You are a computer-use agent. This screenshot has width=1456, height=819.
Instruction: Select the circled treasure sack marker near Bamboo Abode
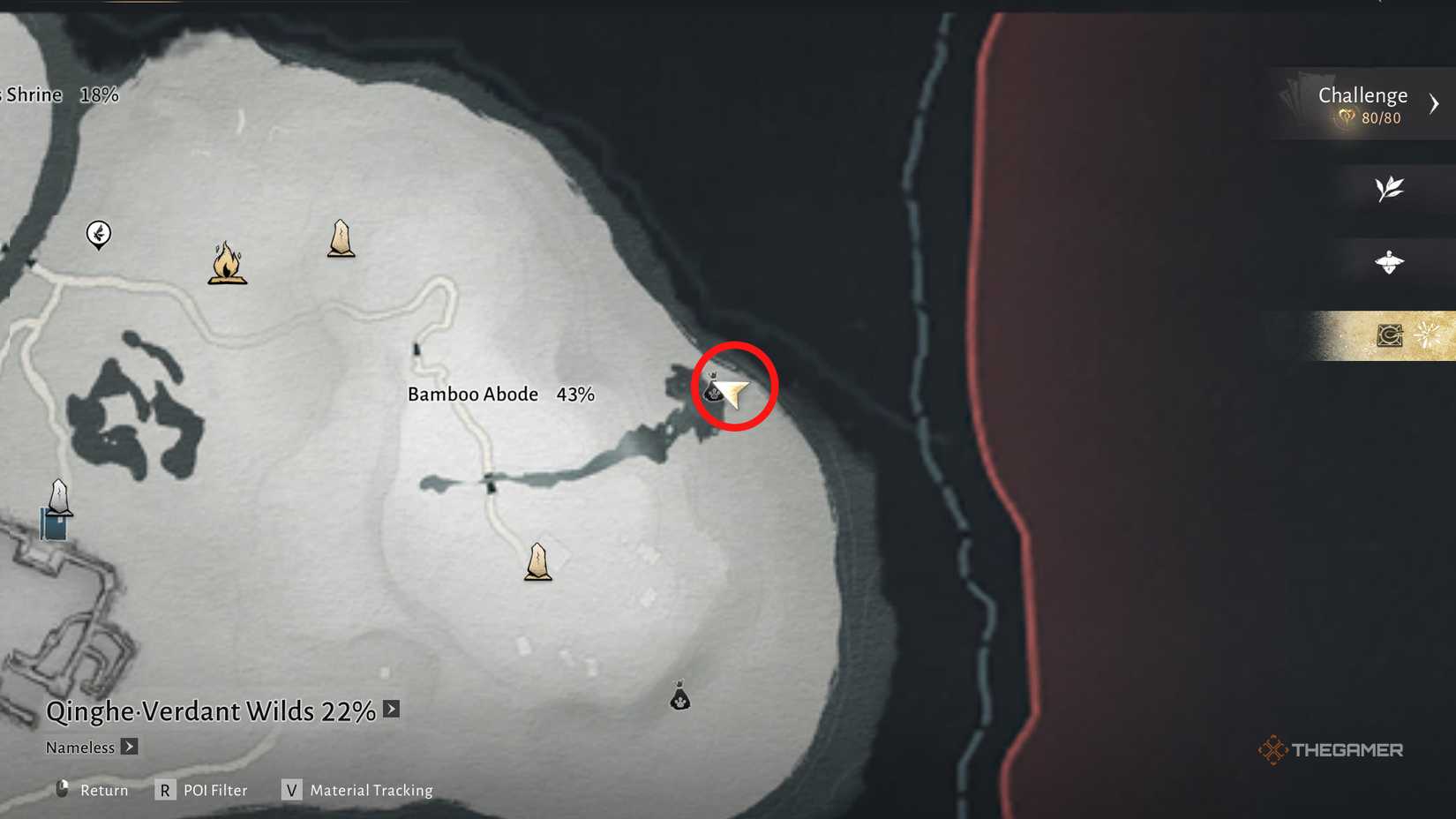(713, 387)
